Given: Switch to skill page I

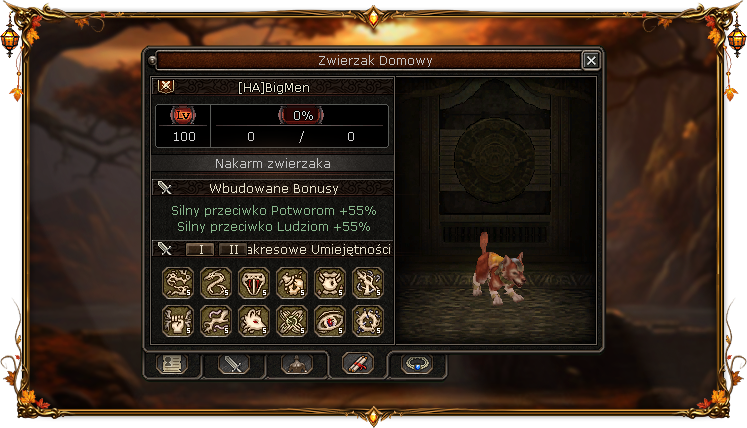Looking at the screenshot, I should pyautogui.click(x=200, y=249).
